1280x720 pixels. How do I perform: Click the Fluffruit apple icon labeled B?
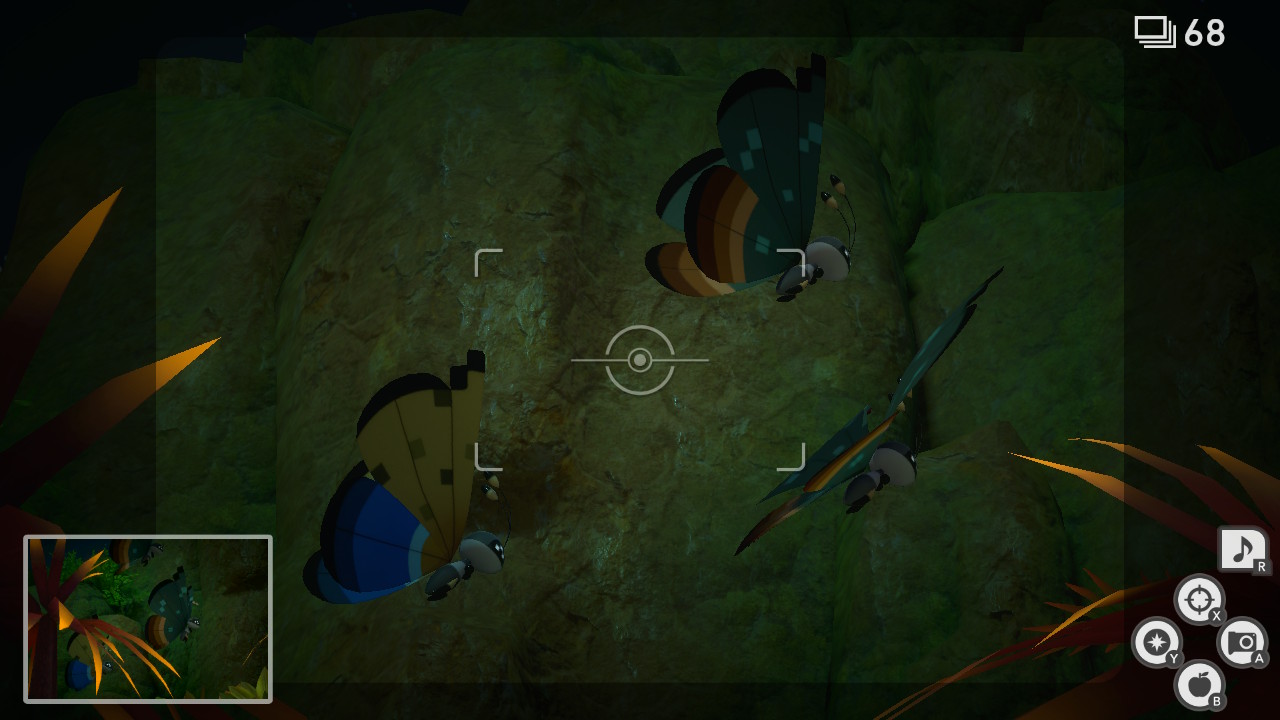(x=1199, y=685)
